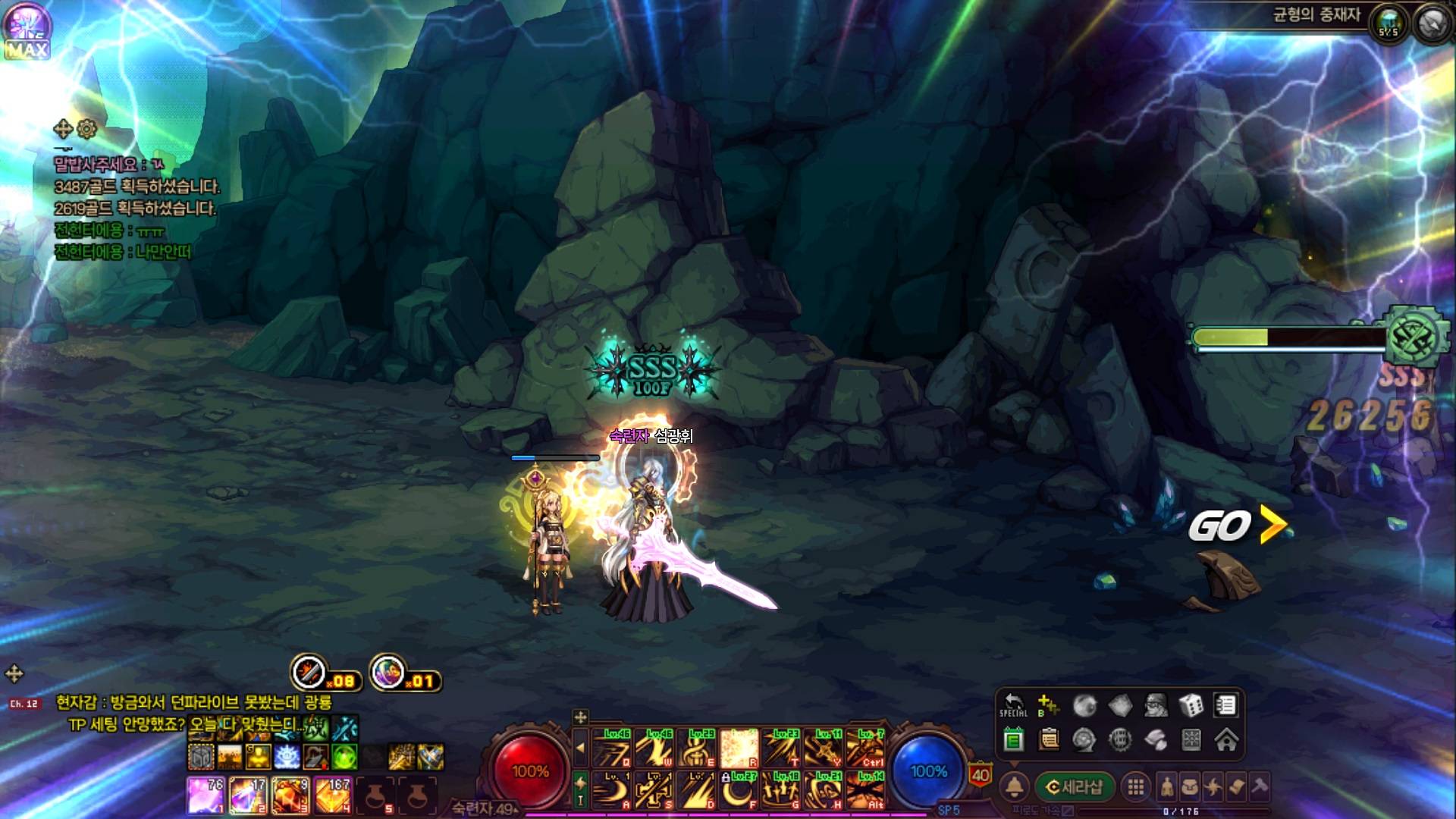Open the scroll clipboard quest icon

(x=1049, y=739)
